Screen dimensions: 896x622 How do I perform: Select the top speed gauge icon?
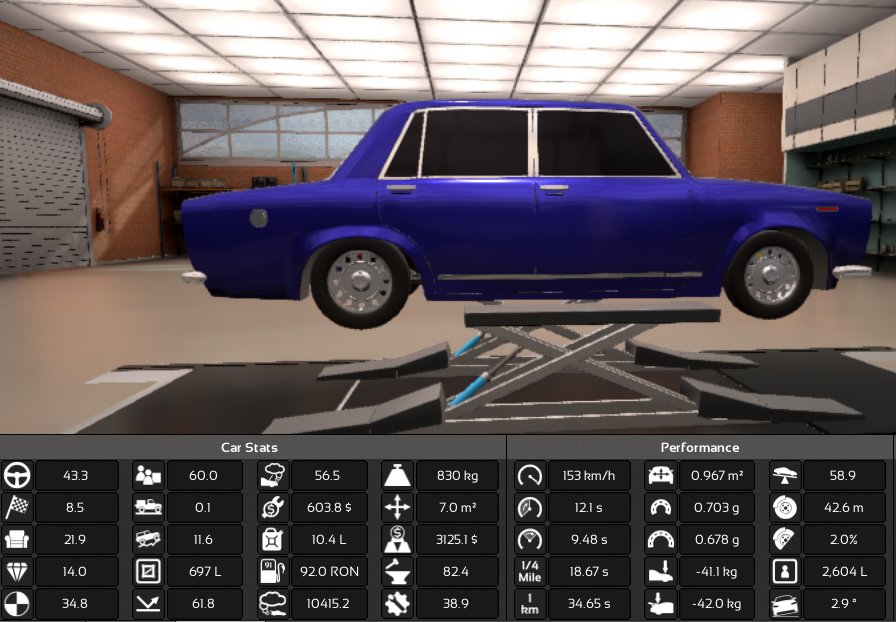(529, 476)
